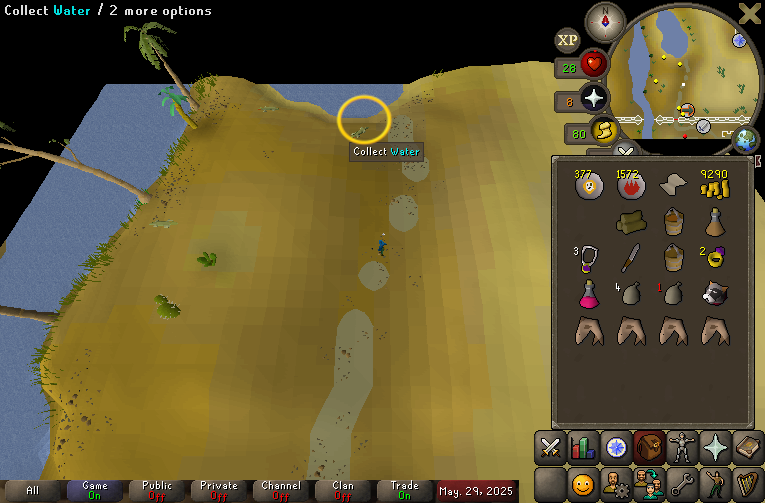The height and width of the screenshot is (503, 765).
Task: Toggle run using the boot energy orb
Action: pos(603,130)
